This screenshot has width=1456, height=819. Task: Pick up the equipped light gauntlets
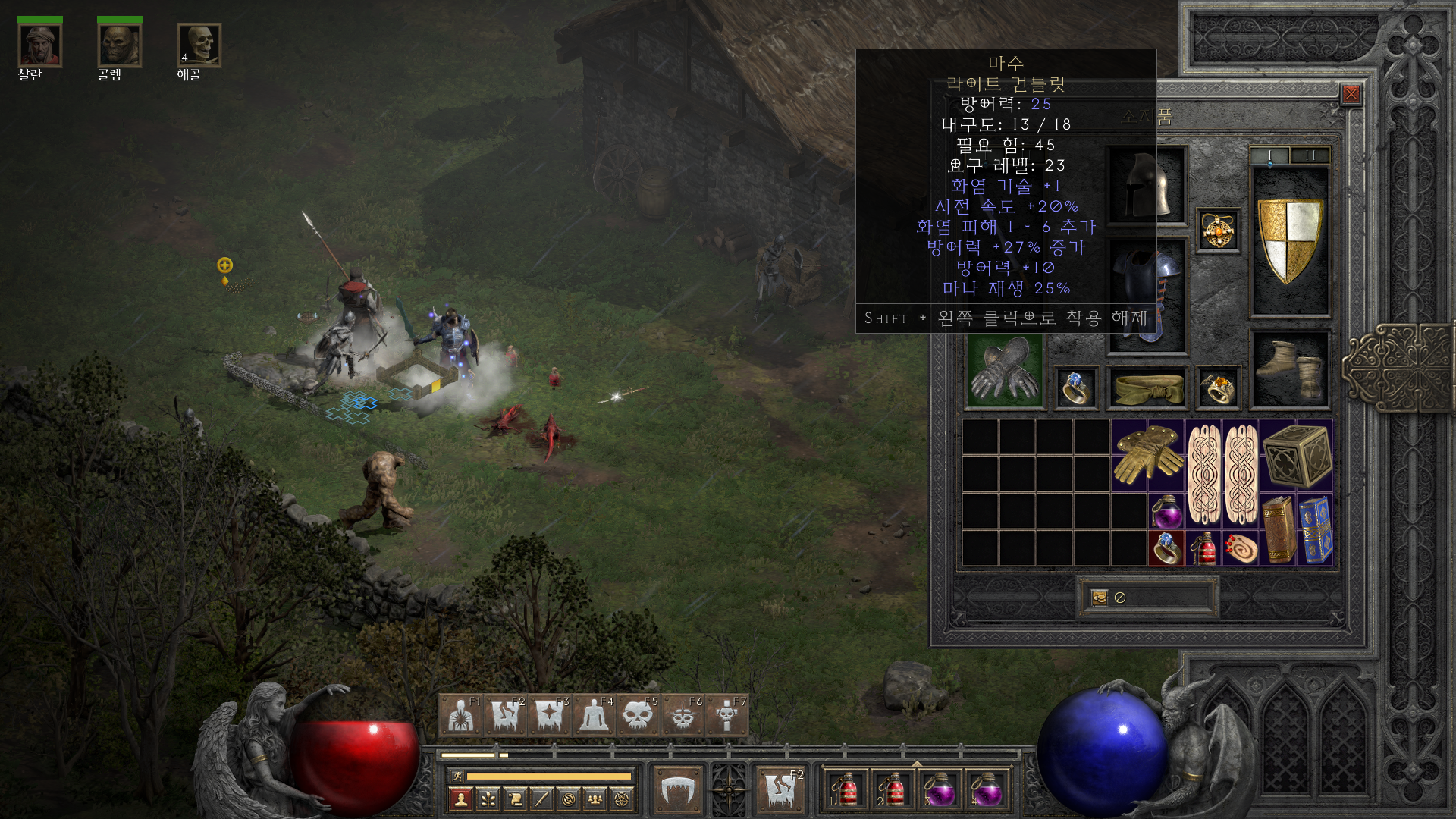click(1006, 371)
